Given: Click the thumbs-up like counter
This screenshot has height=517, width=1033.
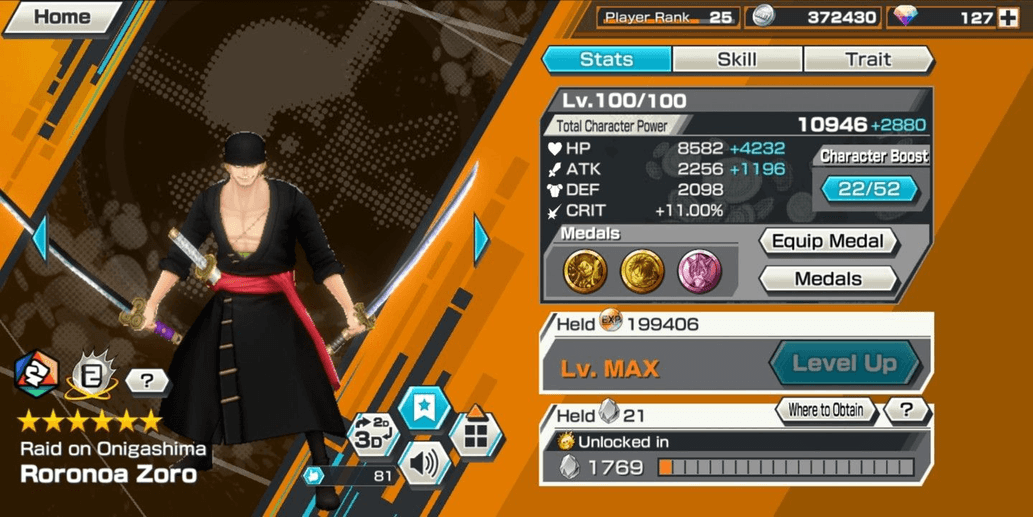Looking at the screenshot, I should click(x=349, y=476).
